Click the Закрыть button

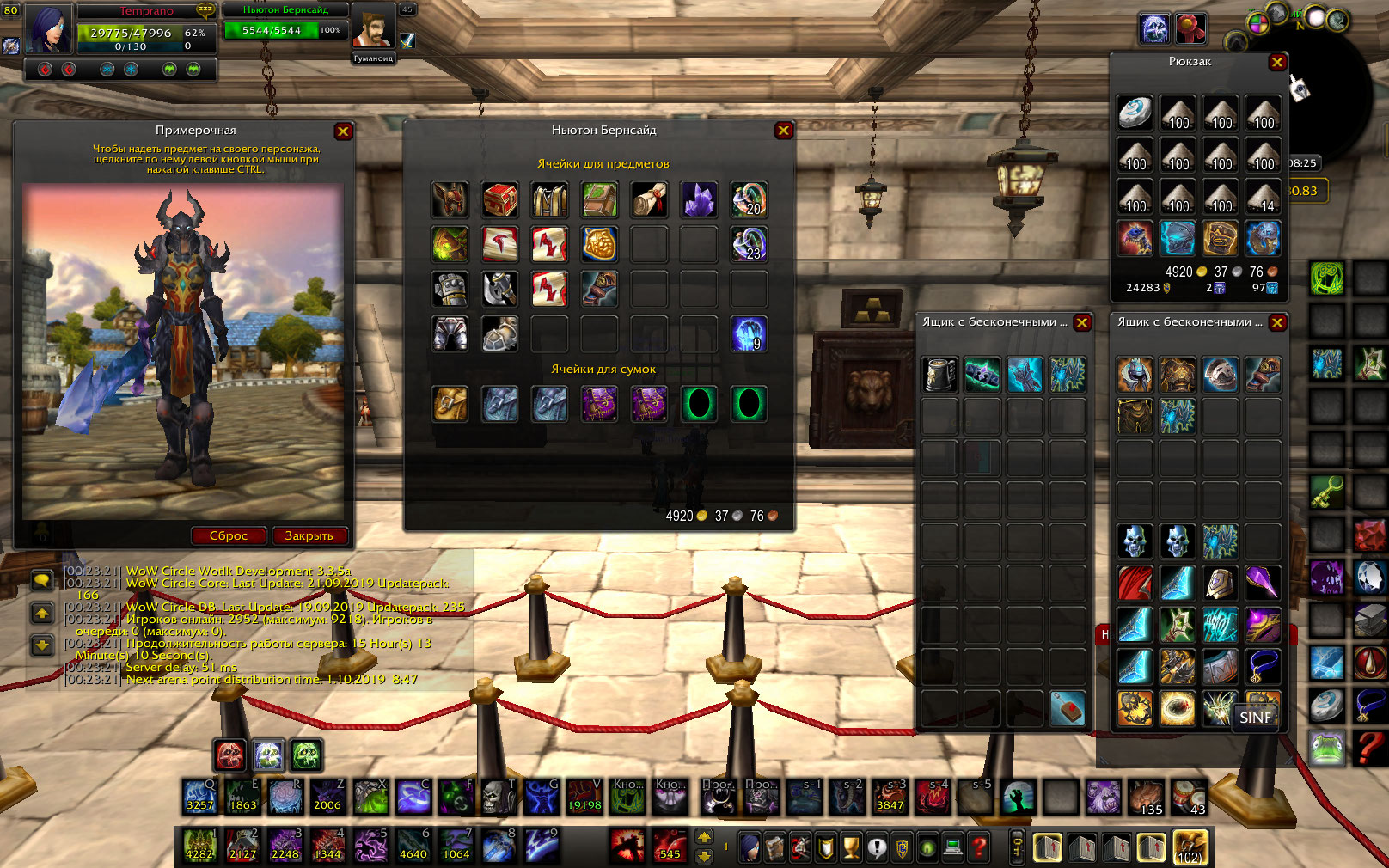pyautogui.click(x=309, y=535)
